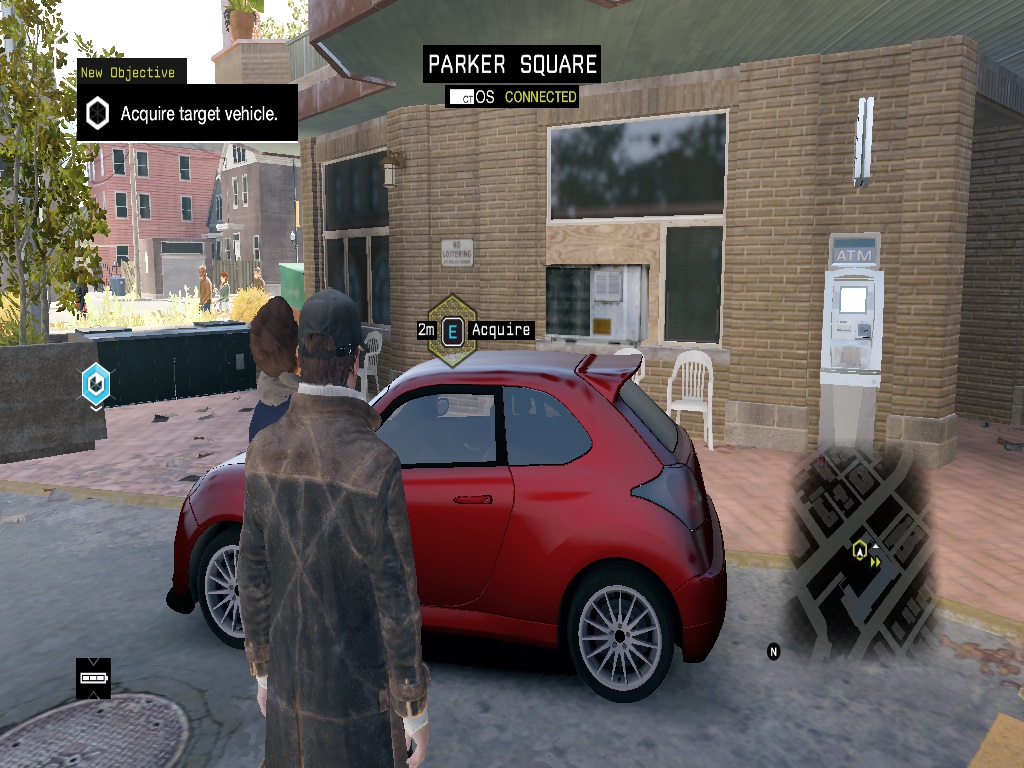Click the blue hexagon waypoint marker

[96, 383]
